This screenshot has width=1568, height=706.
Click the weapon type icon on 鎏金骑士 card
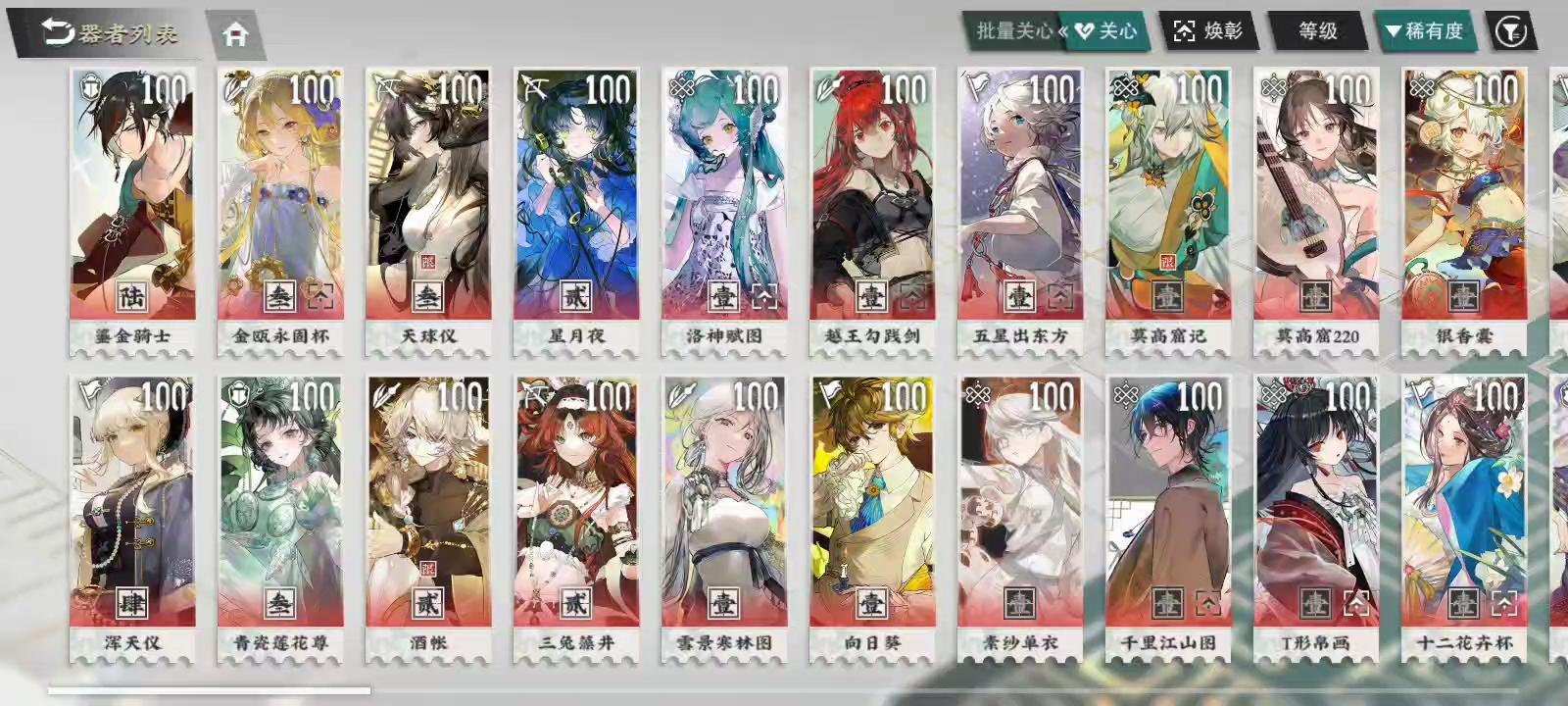pos(90,87)
